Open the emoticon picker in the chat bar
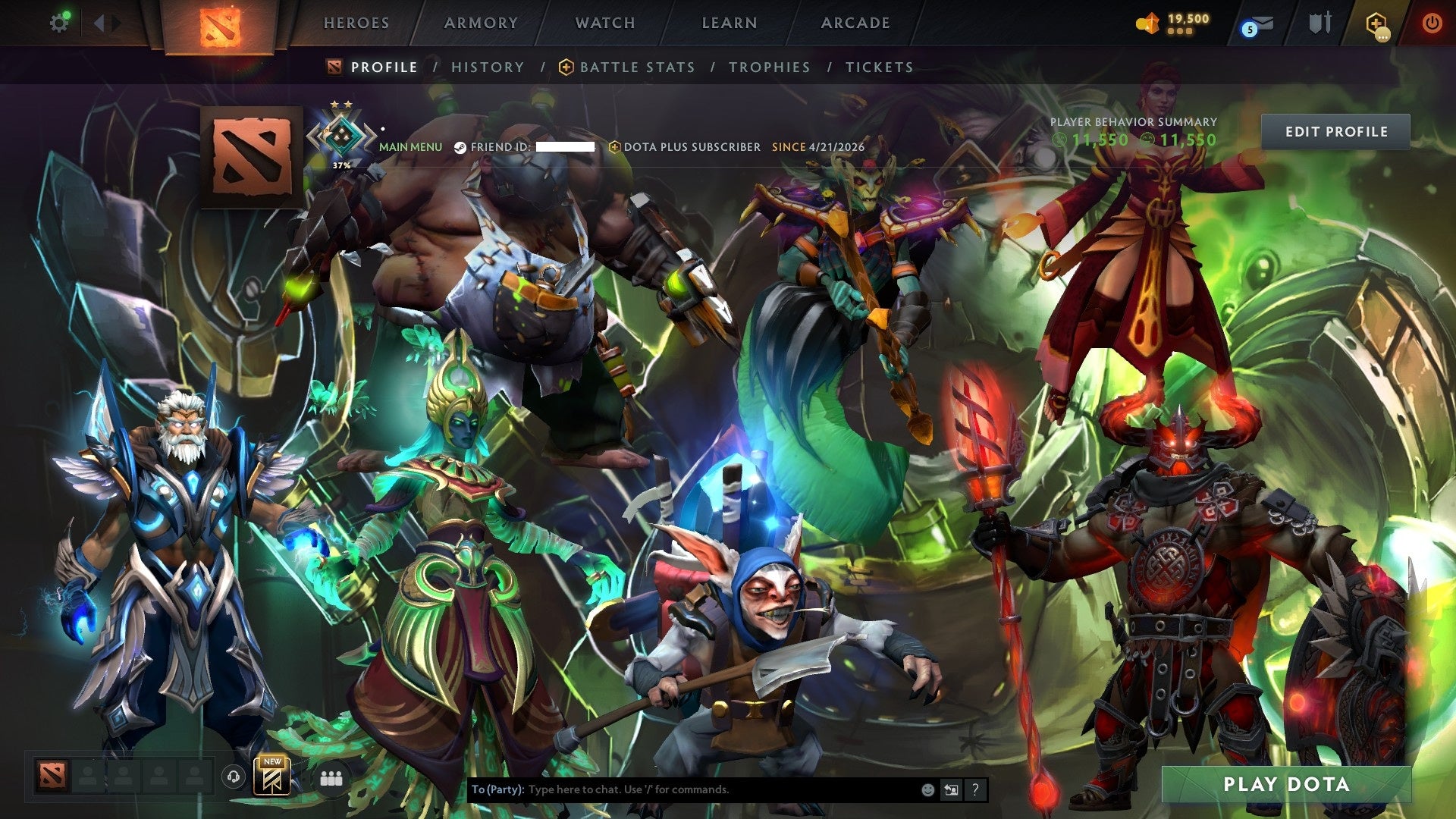The image size is (1456, 819). pyautogui.click(x=927, y=789)
